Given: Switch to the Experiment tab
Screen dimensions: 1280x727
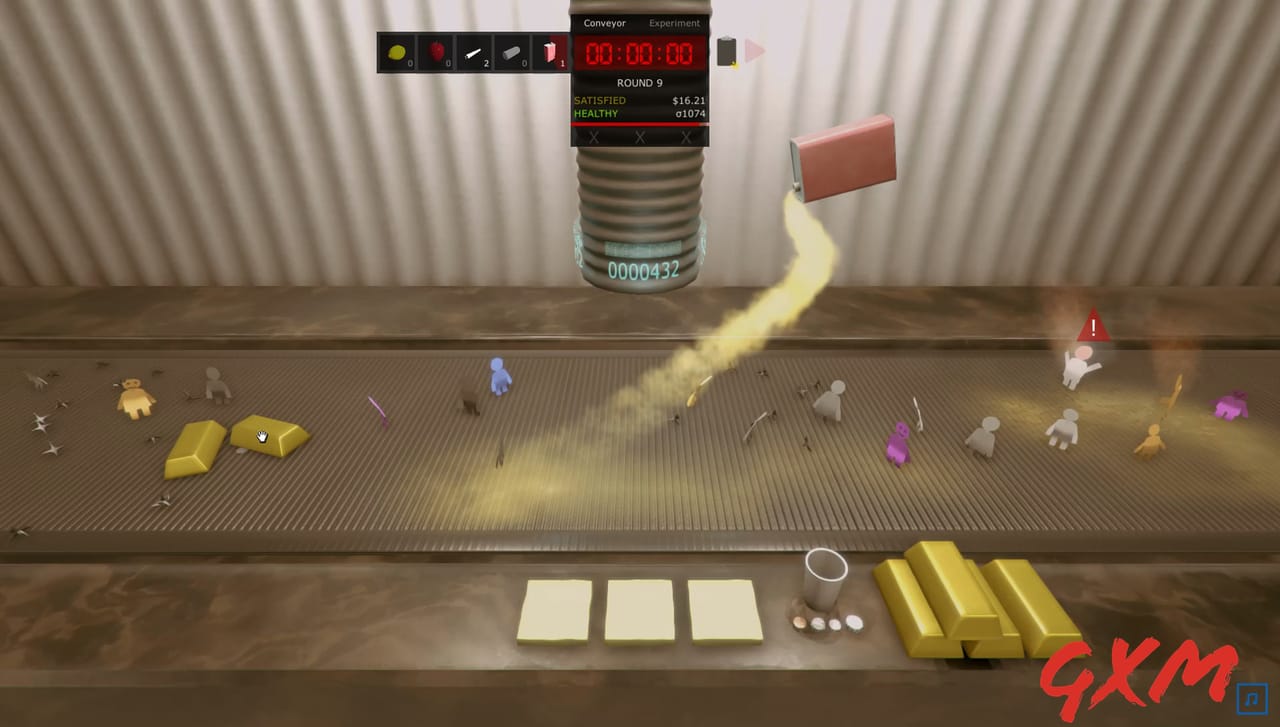Looking at the screenshot, I should 673,22.
